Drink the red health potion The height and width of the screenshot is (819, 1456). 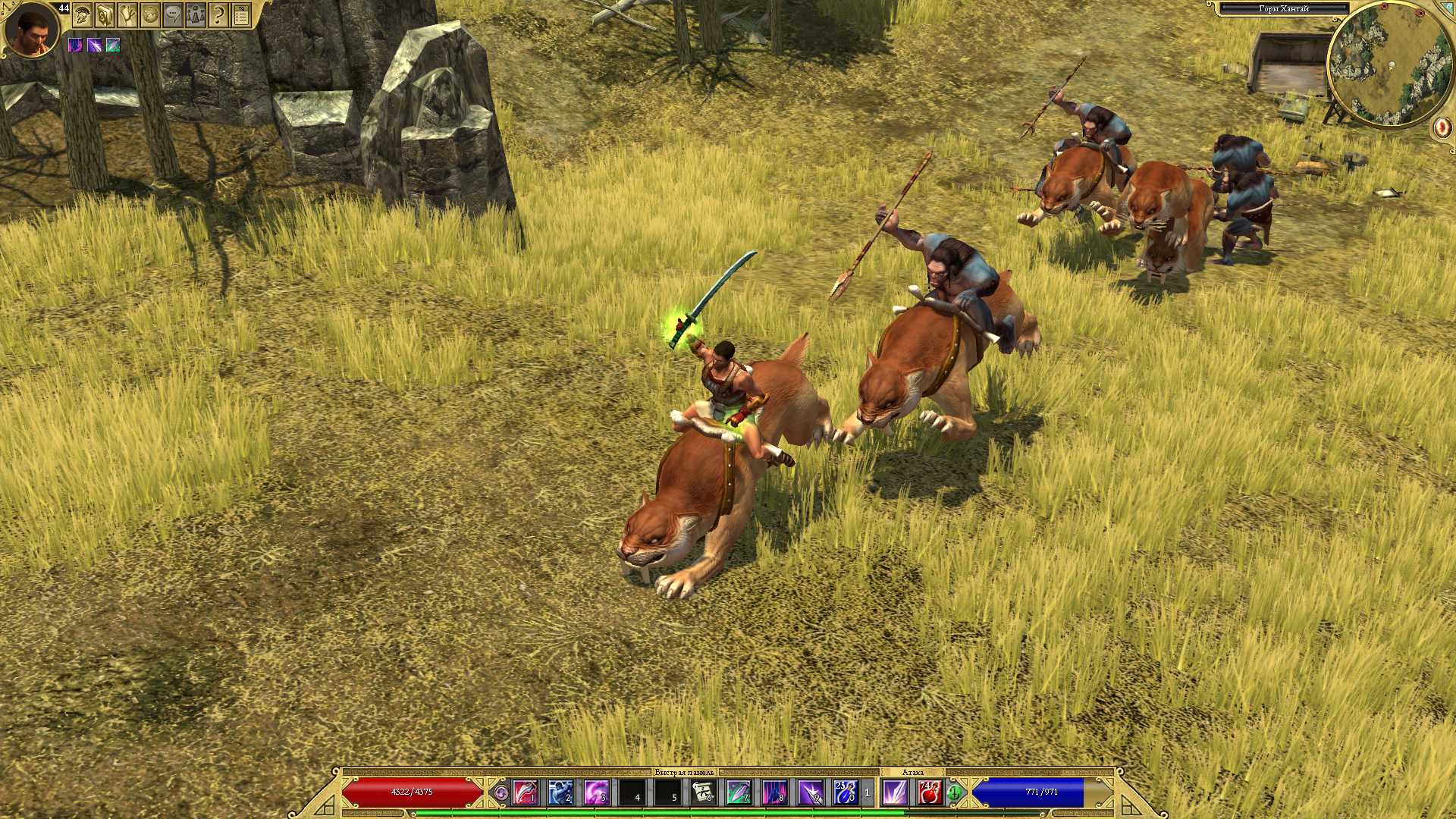click(930, 792)
